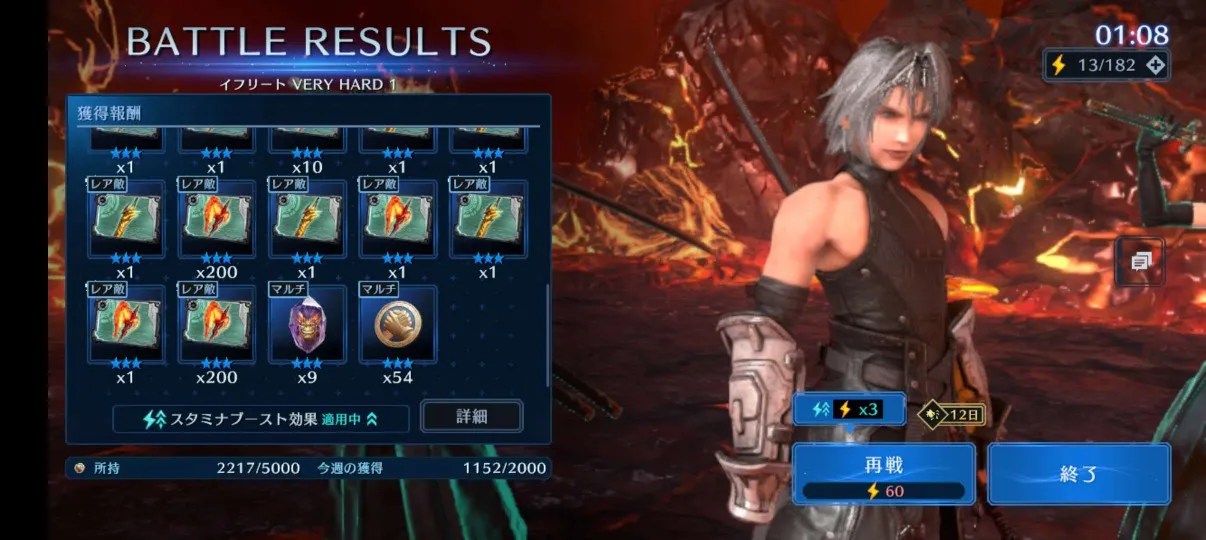Toggle the stamina boost x3 multiplier

click(x=849, y=409)
